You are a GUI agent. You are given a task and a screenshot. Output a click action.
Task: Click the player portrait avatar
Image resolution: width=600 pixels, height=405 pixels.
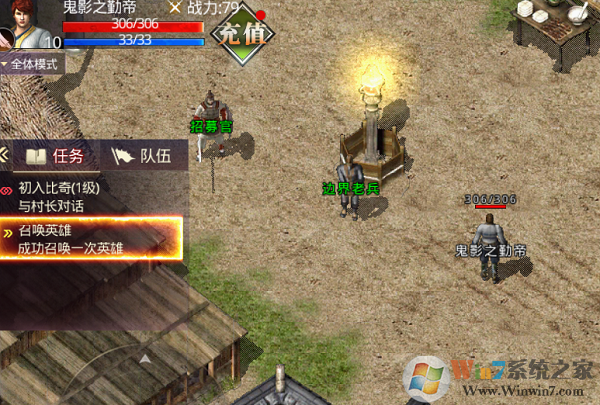(22, 24)
